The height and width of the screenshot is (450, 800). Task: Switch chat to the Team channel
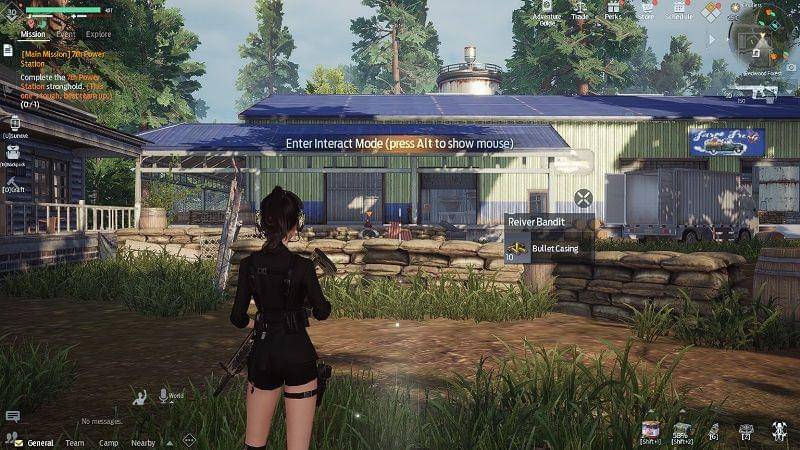[75, 442]
